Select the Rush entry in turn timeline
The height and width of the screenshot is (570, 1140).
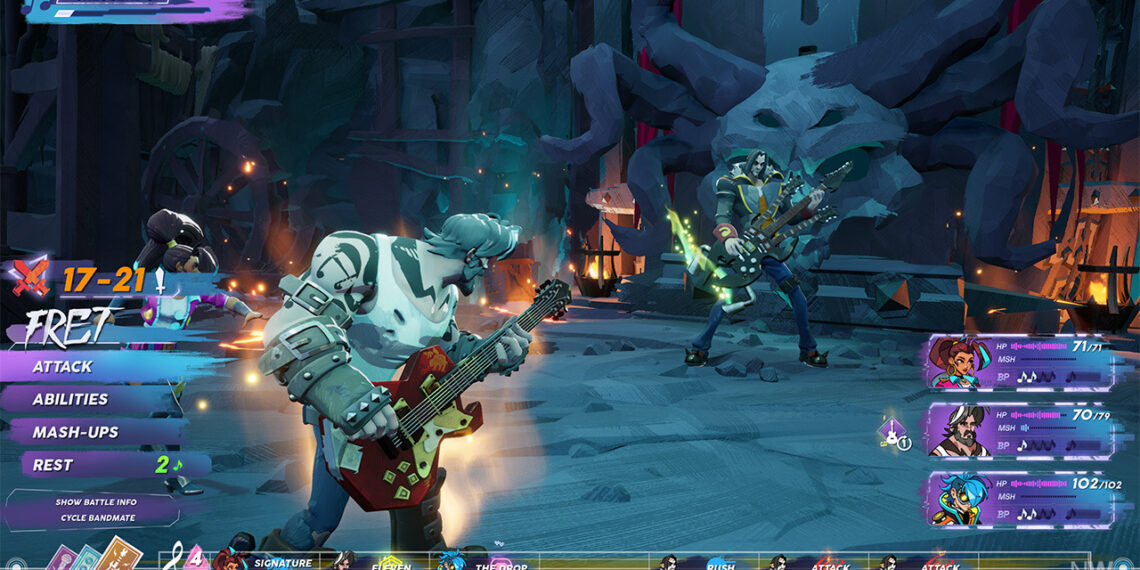(720, 564)
